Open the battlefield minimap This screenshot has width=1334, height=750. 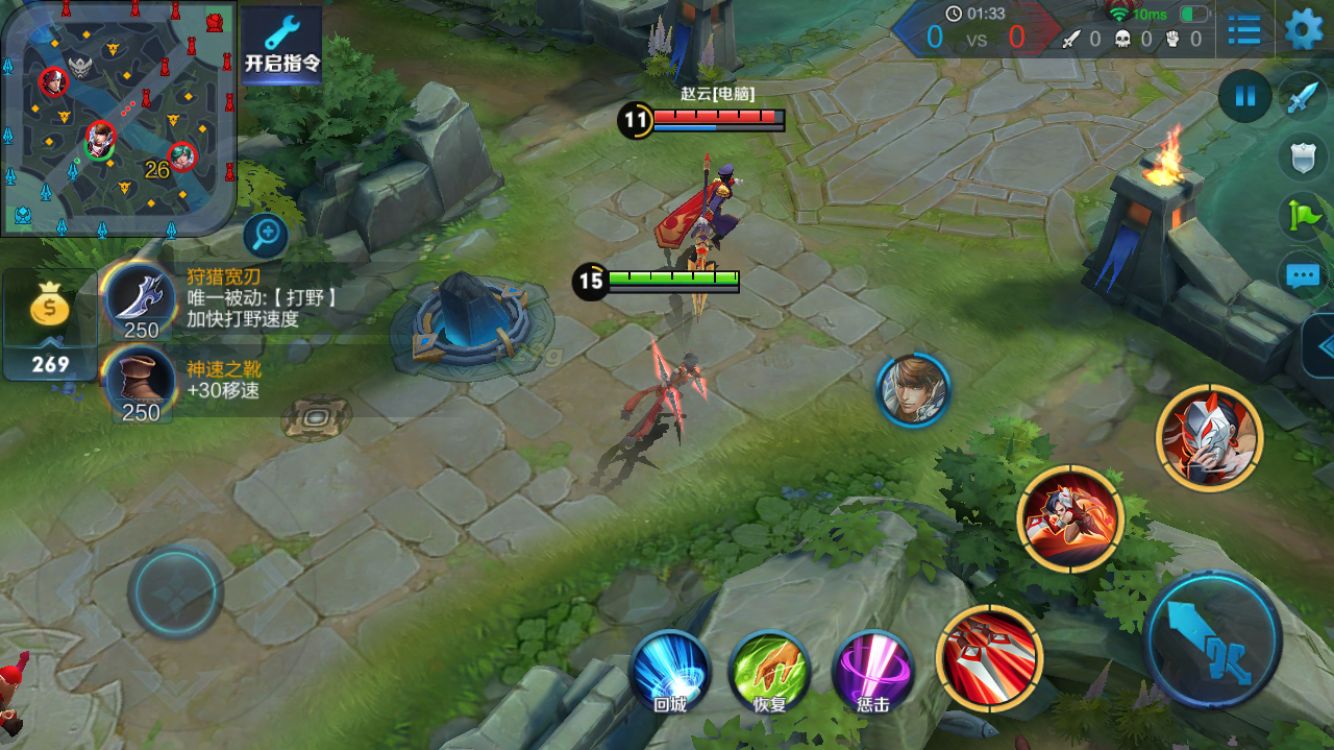pyautogui.click(x=118, y=118)
